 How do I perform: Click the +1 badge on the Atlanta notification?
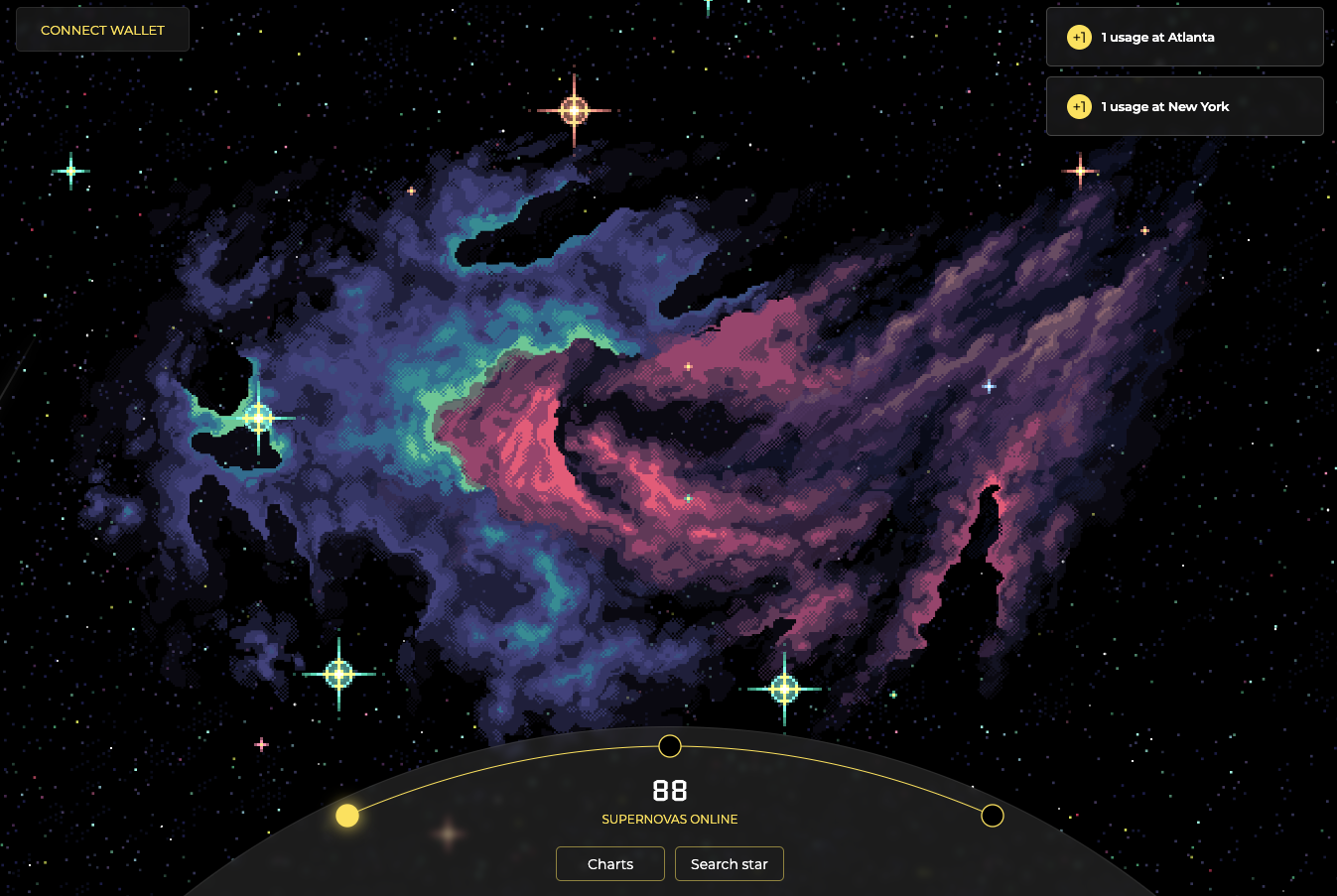(x=1078, y=37)
